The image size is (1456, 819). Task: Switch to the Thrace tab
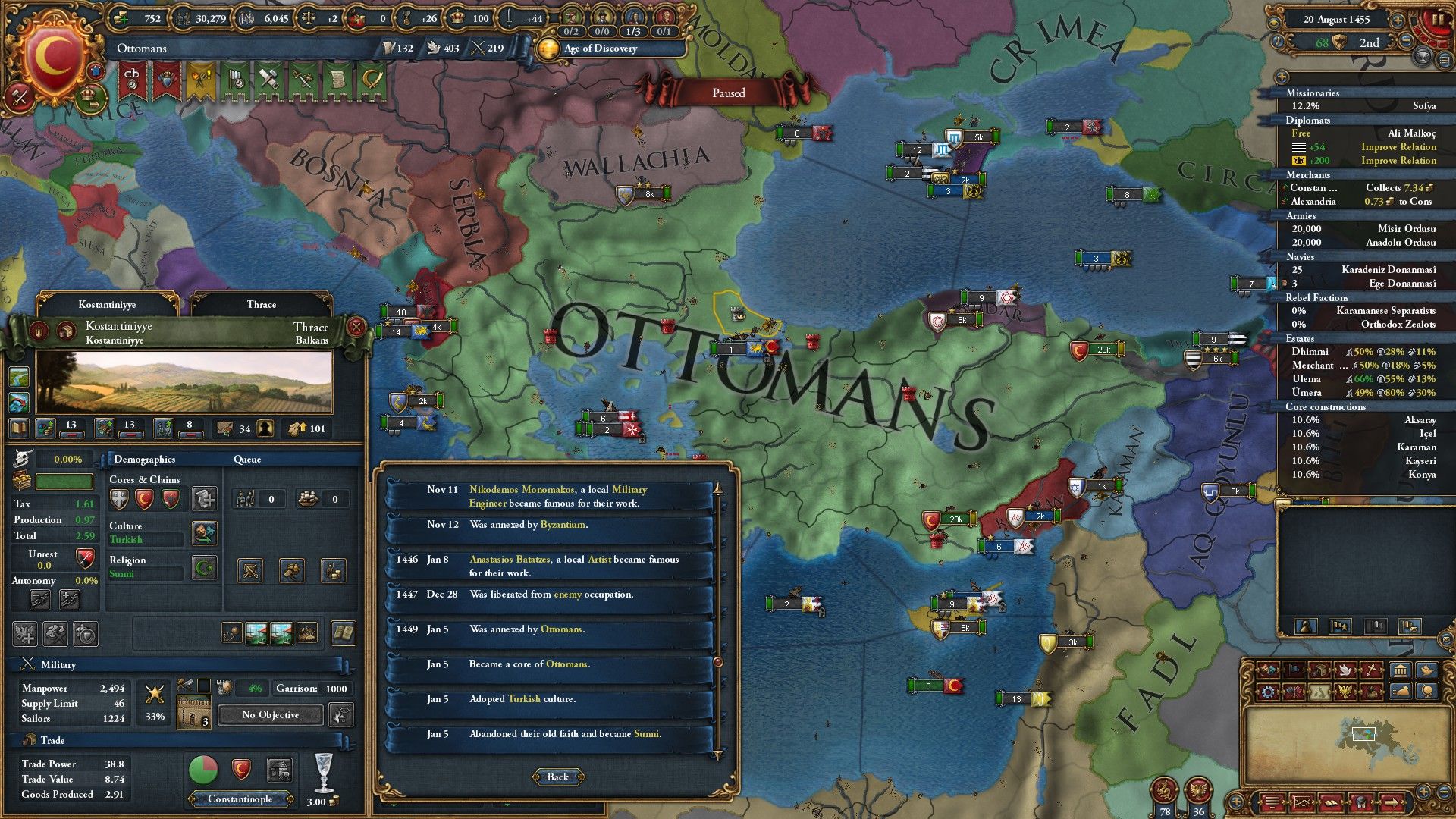[x=261, y=304]
